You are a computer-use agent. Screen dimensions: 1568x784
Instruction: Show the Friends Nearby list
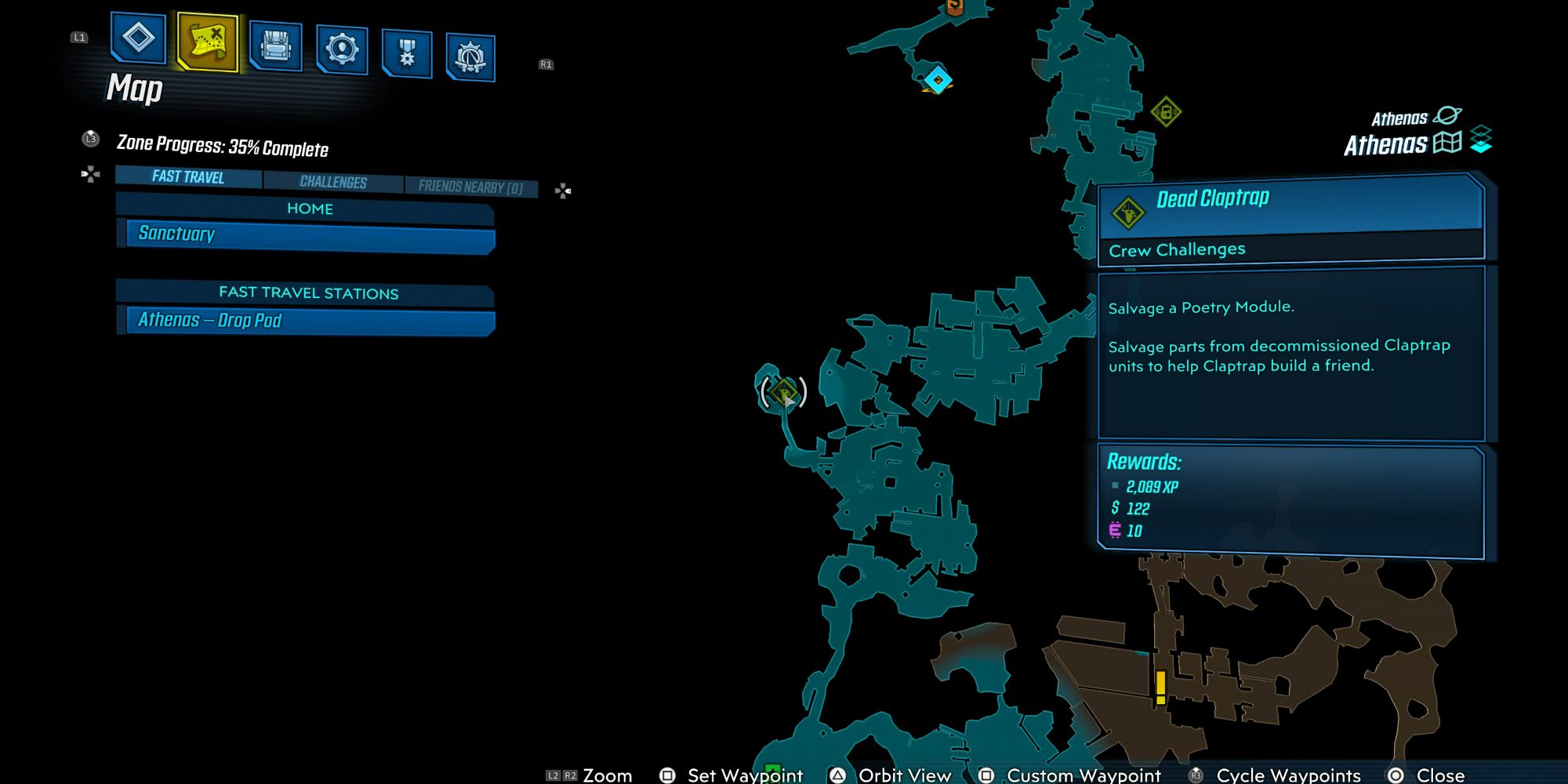470,187
